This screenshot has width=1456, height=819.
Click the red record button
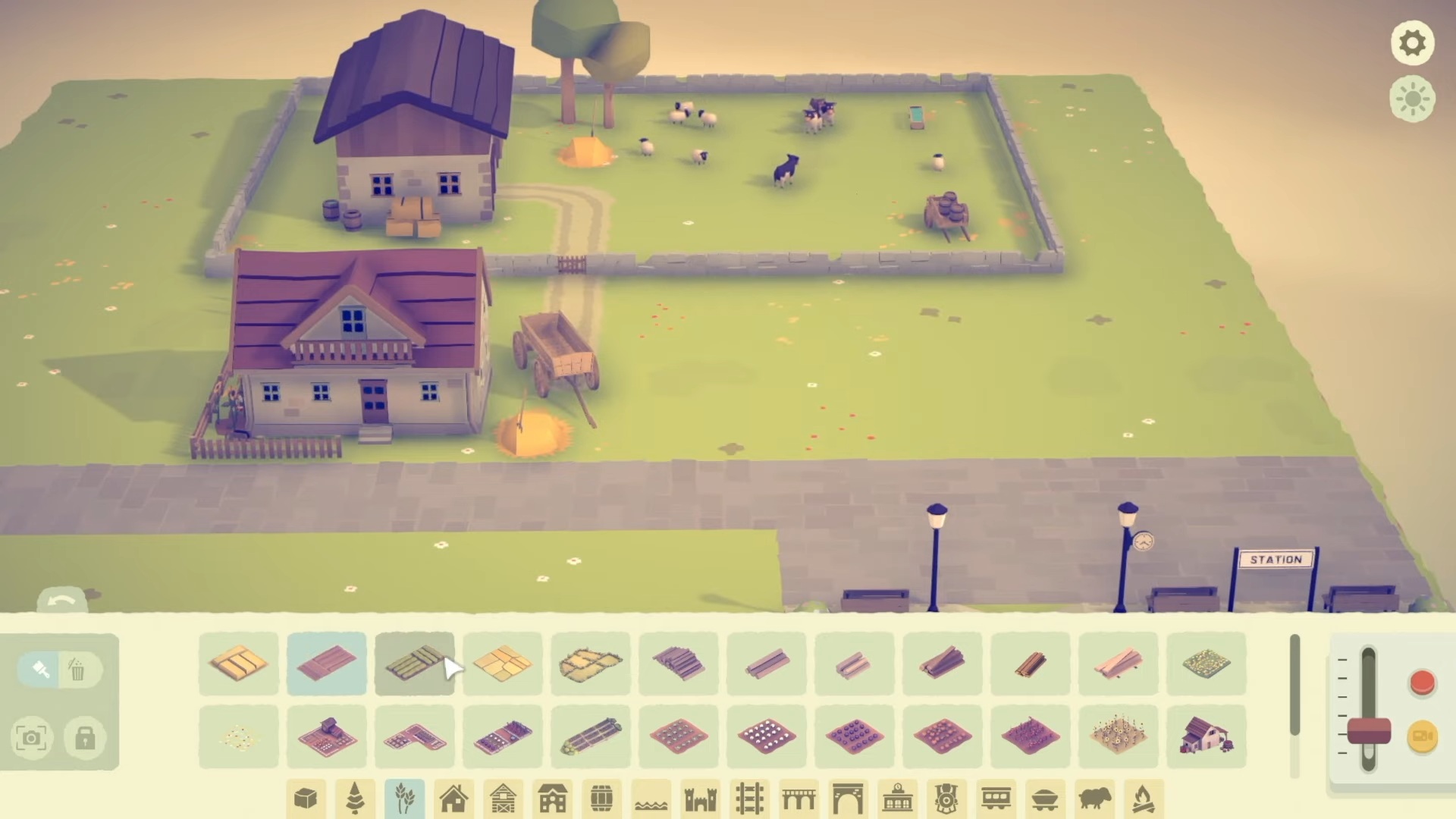point(1422,682)
